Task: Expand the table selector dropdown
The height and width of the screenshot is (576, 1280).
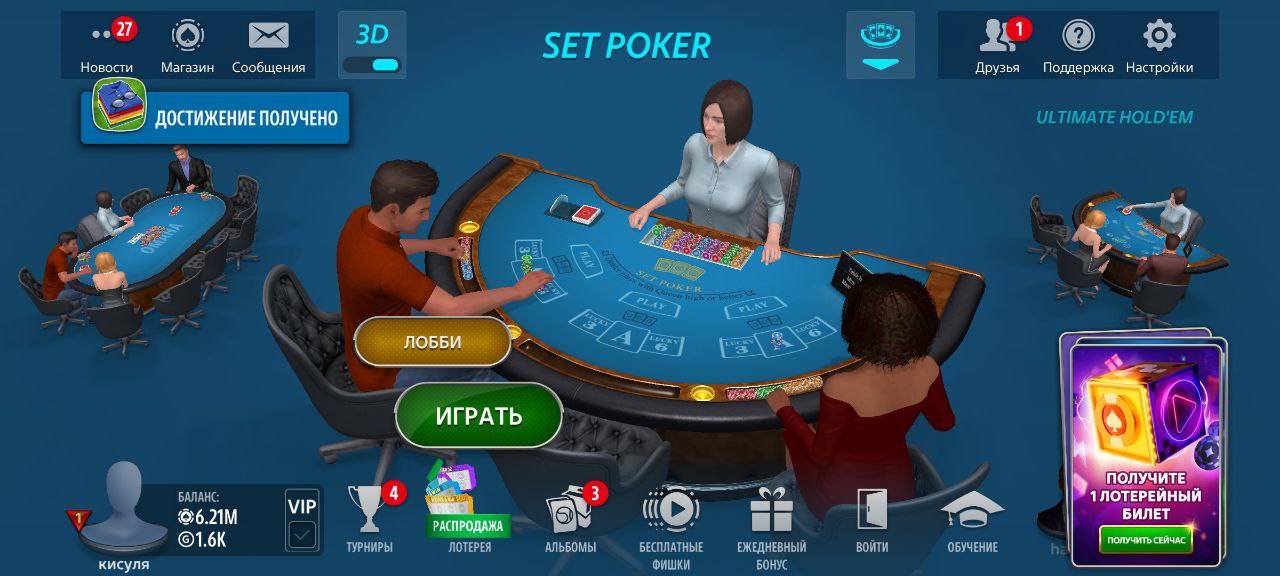Action: [x=880, y=45]
